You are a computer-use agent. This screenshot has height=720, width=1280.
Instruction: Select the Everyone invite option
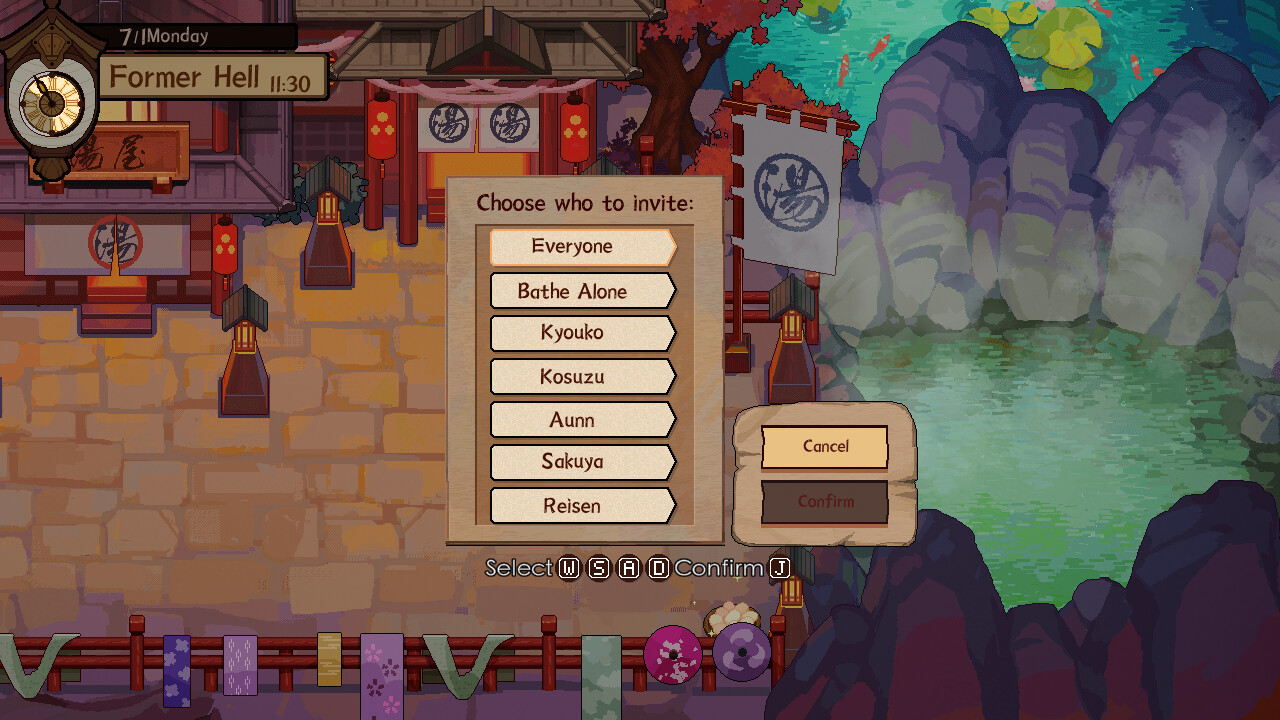tap(582, 246)
